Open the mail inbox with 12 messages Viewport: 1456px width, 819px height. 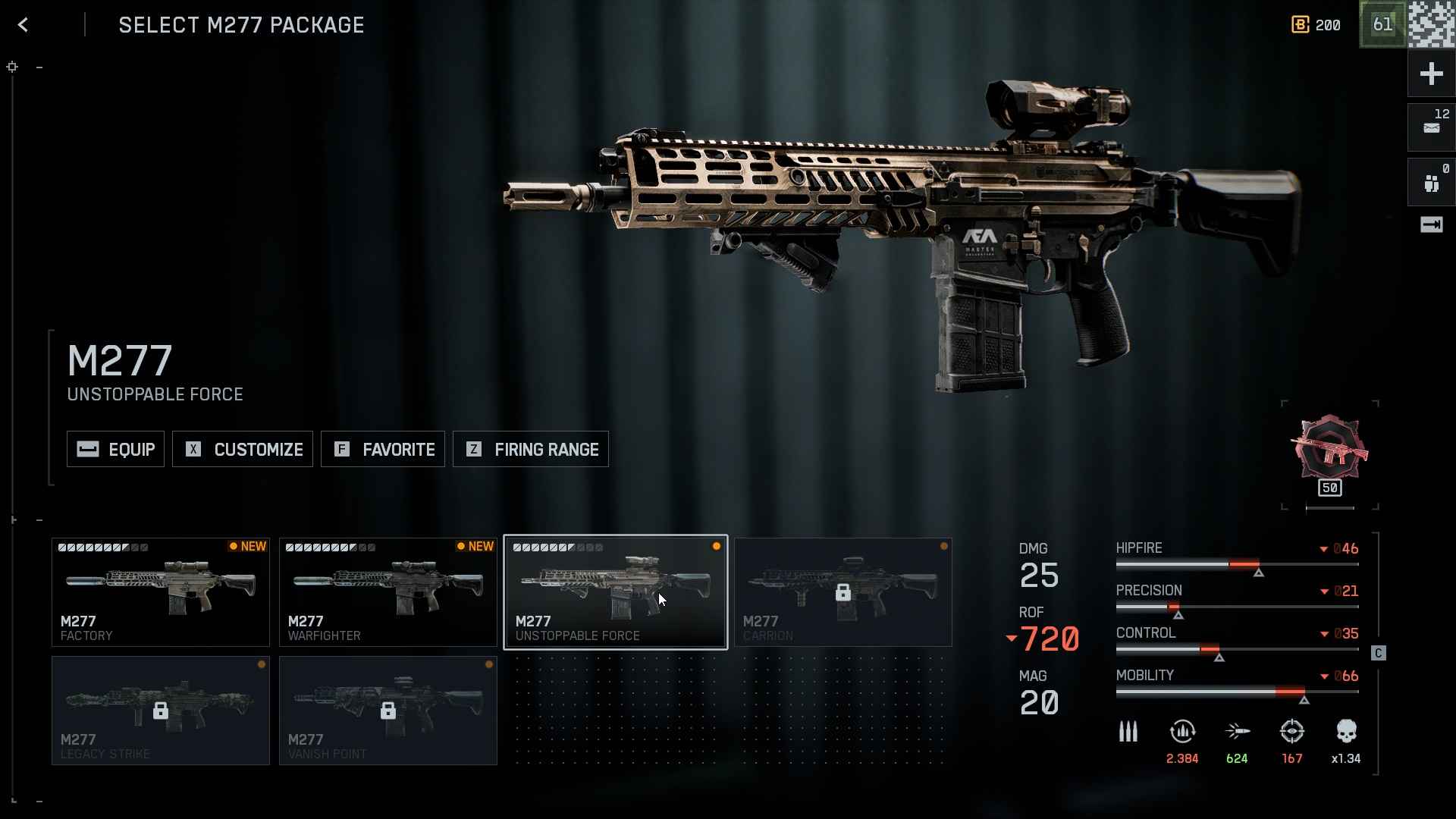tap(1431, 127)
